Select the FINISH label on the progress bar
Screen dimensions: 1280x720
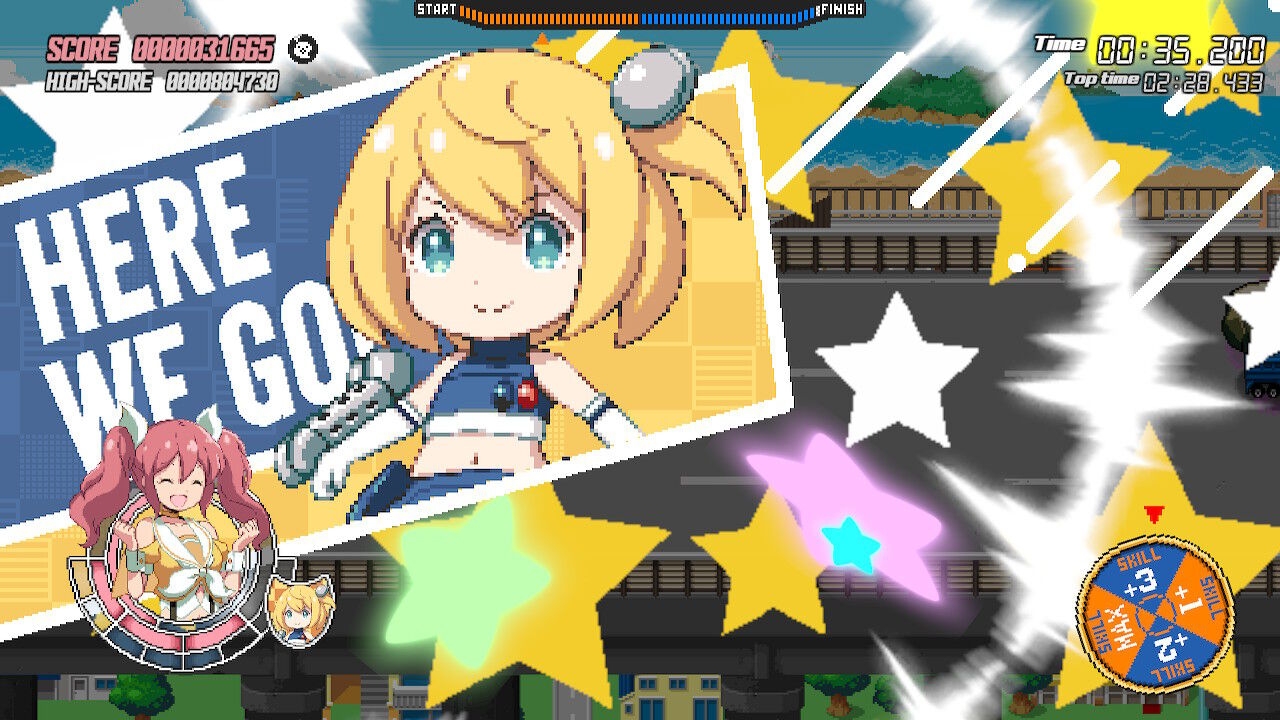(839, 10)
